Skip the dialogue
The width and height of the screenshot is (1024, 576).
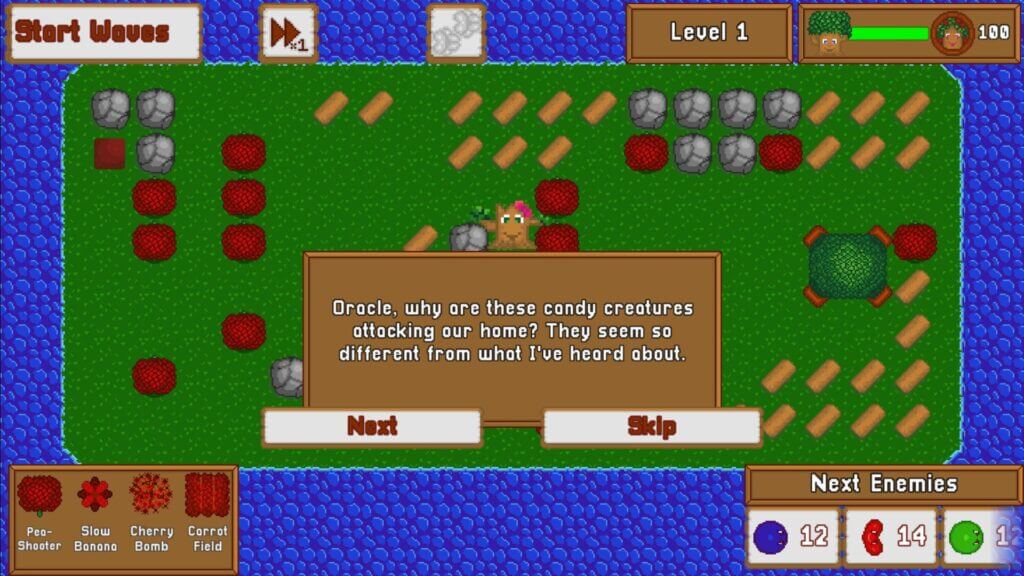click(x=652, y=426)
